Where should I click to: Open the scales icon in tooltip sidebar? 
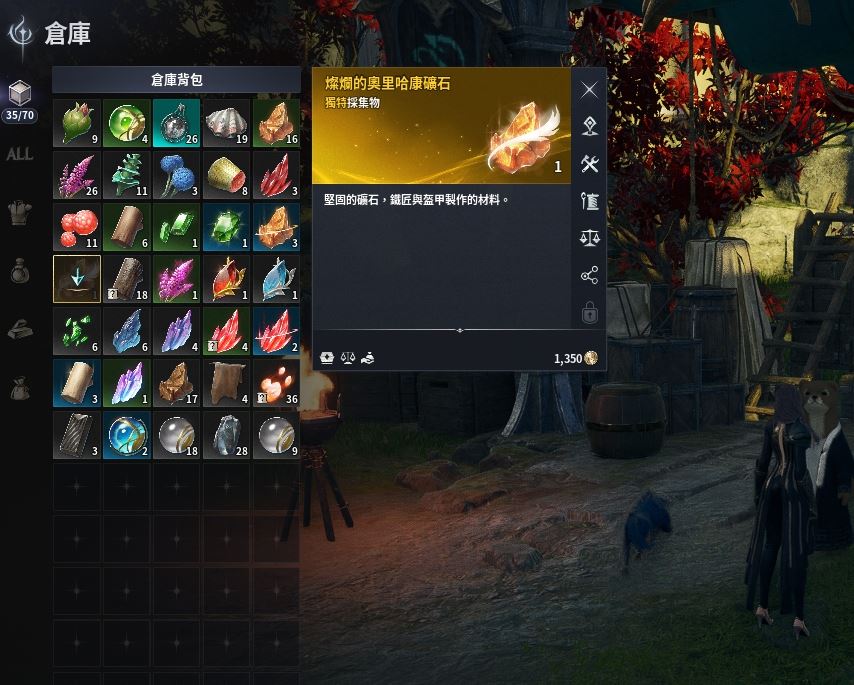590,238
